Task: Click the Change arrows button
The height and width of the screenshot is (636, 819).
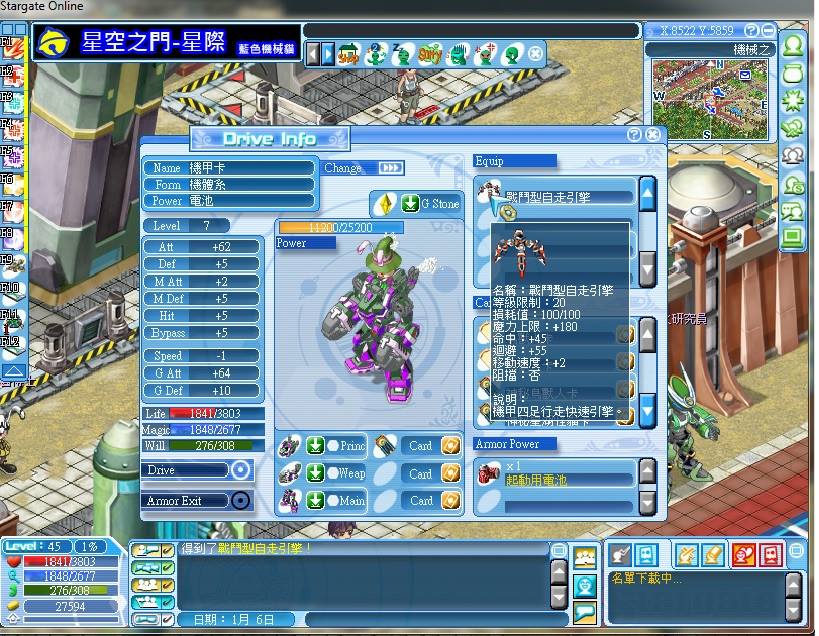Action: click(x=391, y=168)
